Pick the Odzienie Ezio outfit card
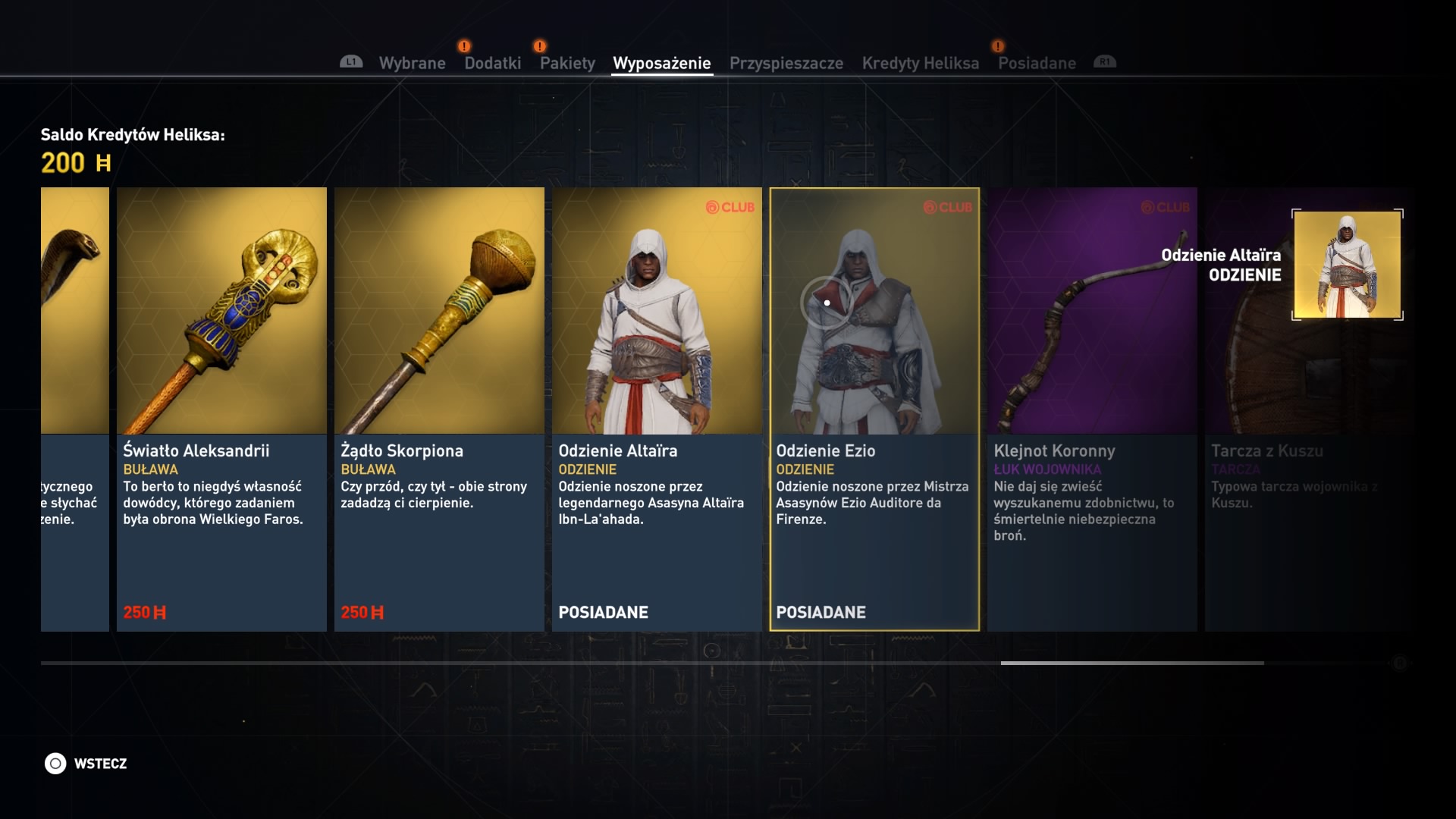Image resolution: width=1456 pixels, height=819 pixels. click(x=874, y=409)
